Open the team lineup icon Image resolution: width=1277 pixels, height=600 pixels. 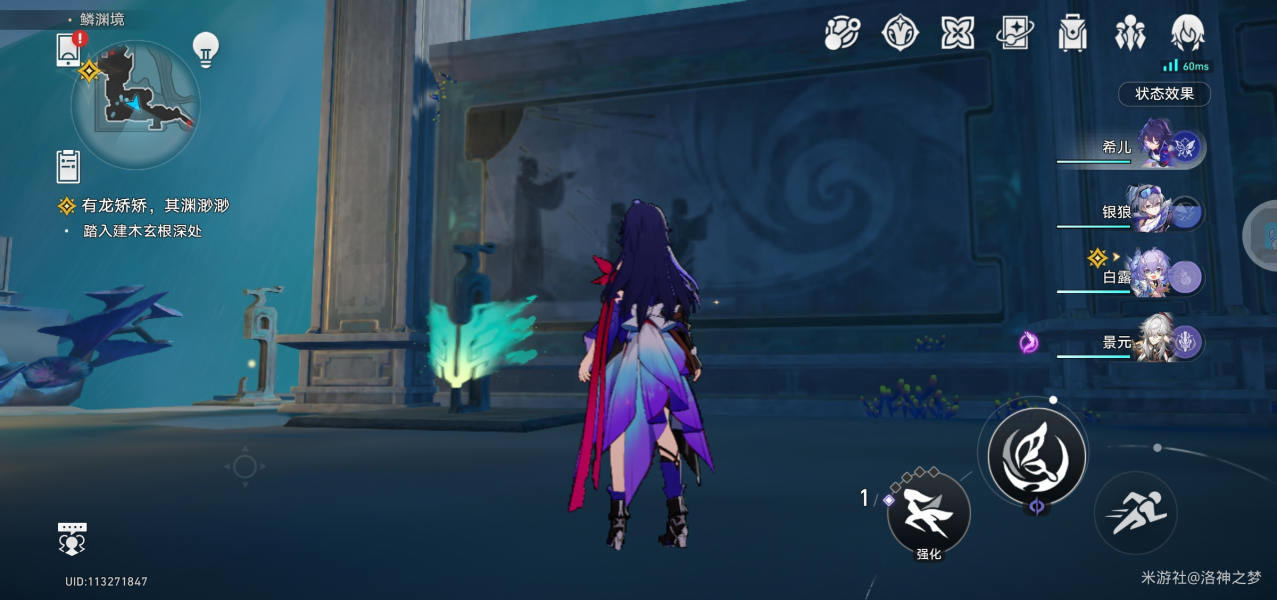tap(1130, 33)
